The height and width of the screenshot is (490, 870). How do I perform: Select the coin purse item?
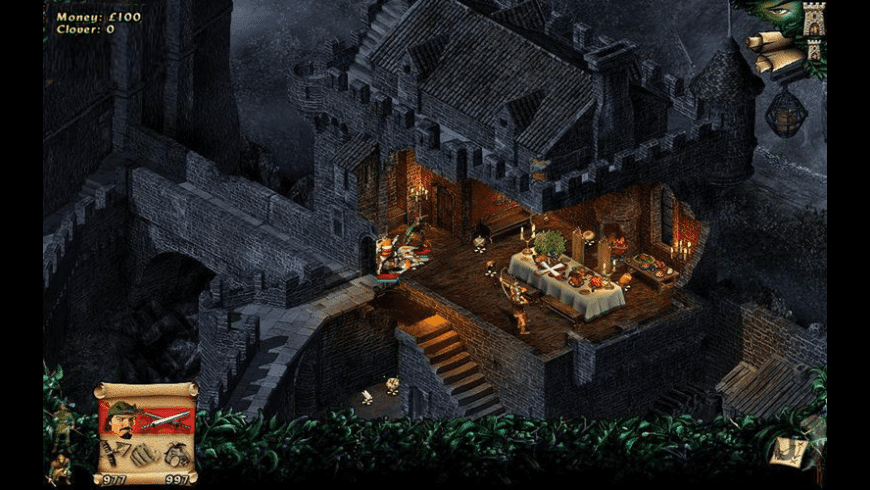[177, 453]
